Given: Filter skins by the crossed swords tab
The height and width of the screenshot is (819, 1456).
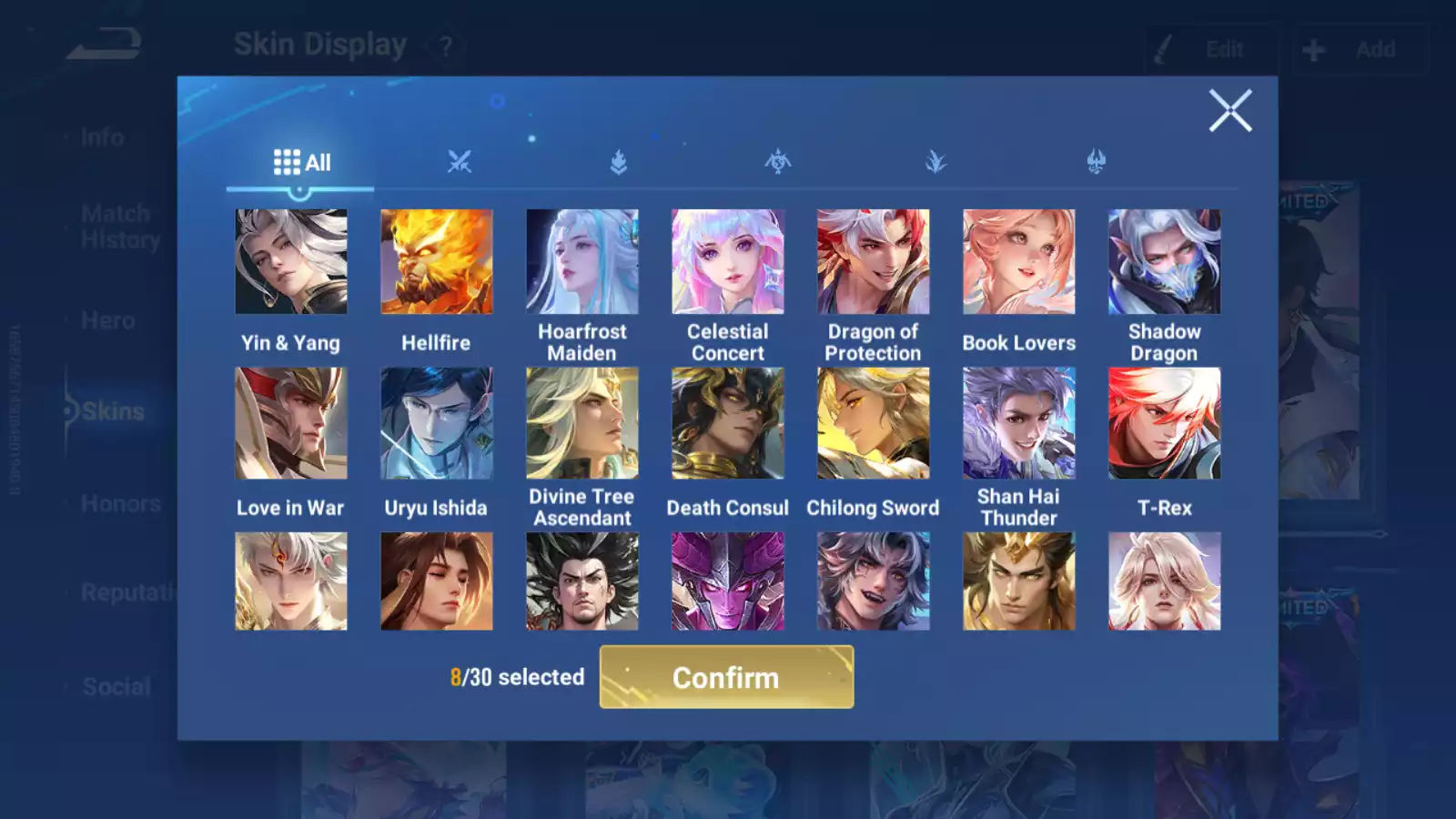Looking at the screenshot, I should pos(460,162).
